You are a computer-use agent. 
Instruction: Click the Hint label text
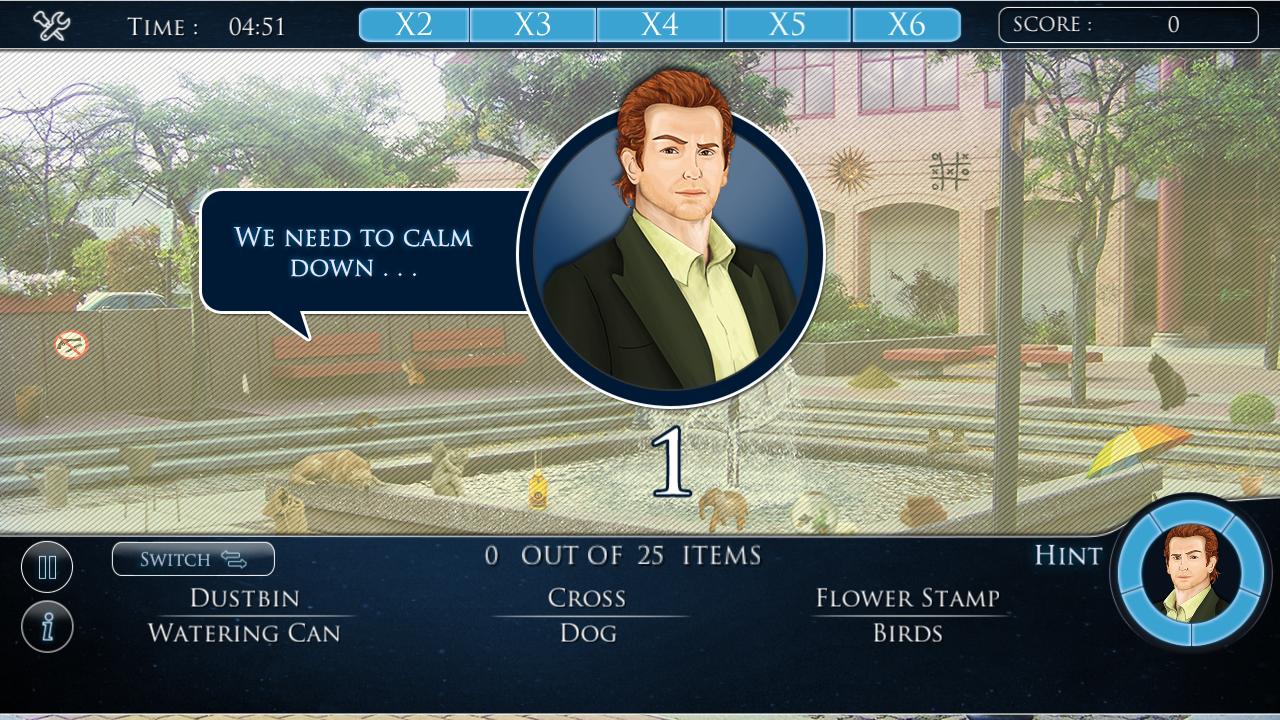pyautogui.click(x=1067, y=556)
